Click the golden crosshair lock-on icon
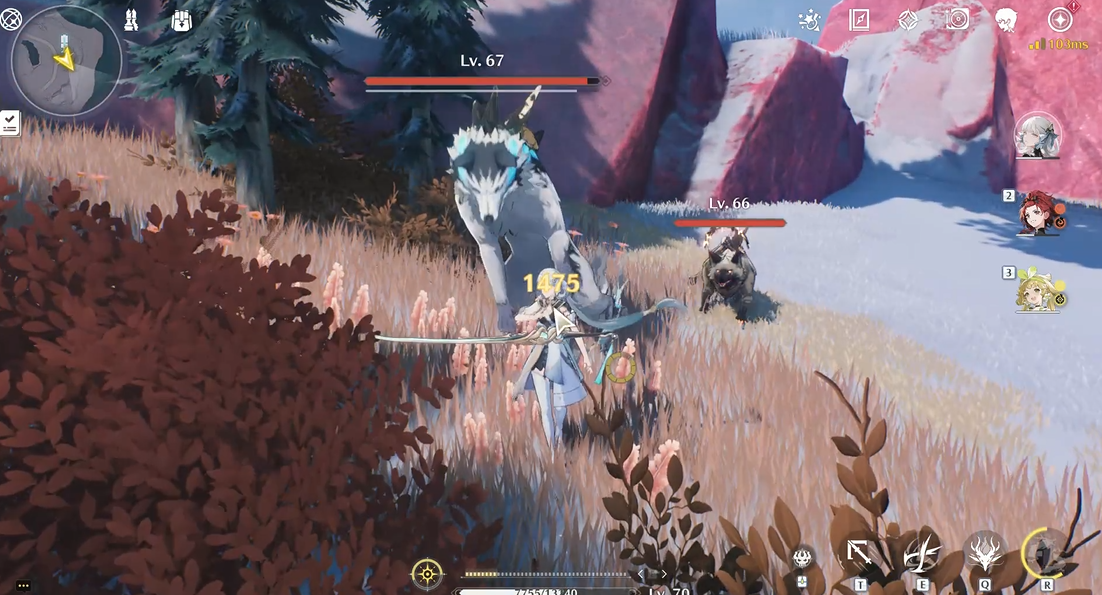 (427, 574)
